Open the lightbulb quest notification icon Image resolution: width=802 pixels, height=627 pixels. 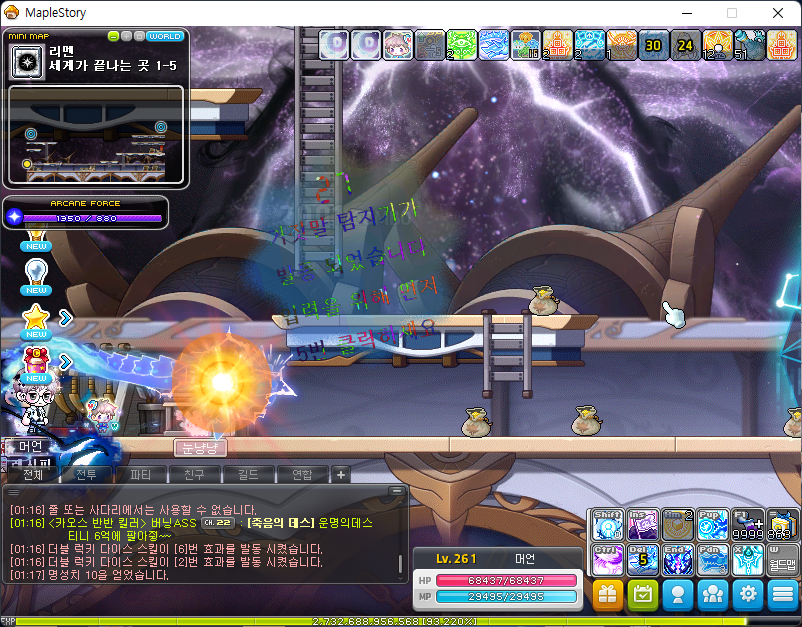pyautogui.click(x=37, y=272)
